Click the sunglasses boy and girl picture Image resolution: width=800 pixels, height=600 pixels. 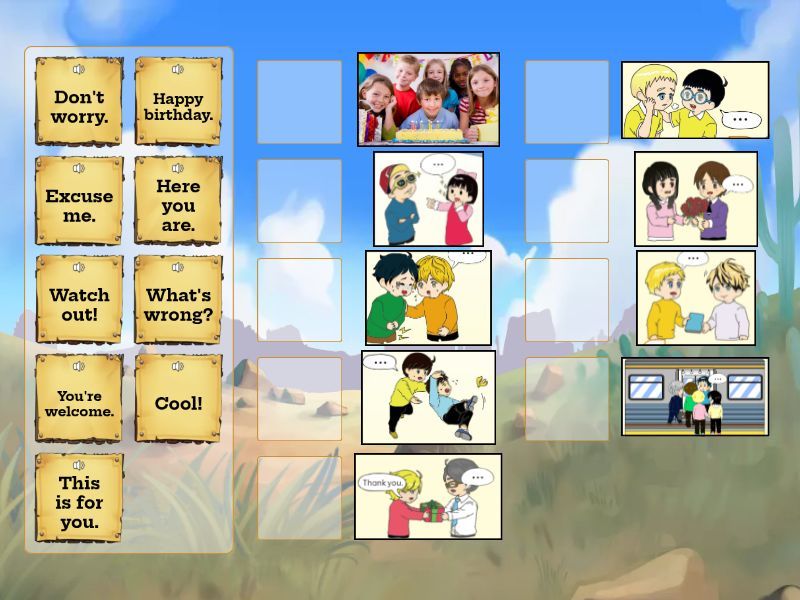pos(428,198)
